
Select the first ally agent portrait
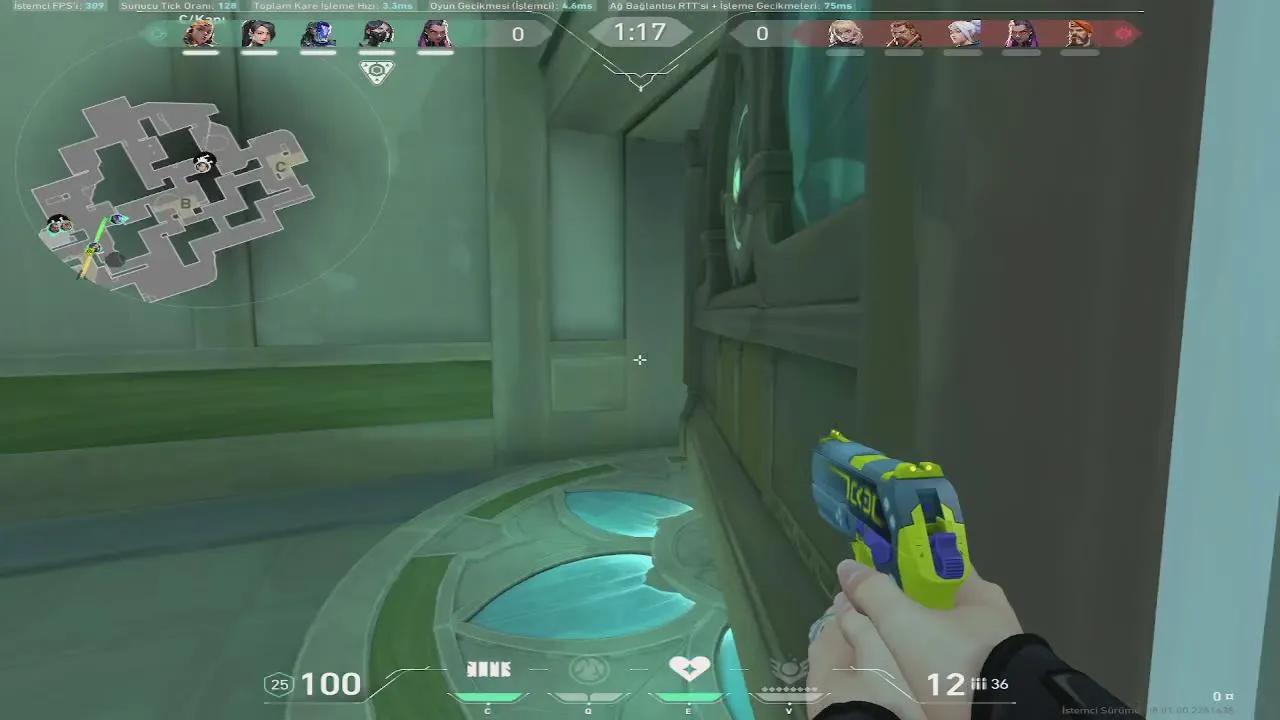tap(201, 36)
